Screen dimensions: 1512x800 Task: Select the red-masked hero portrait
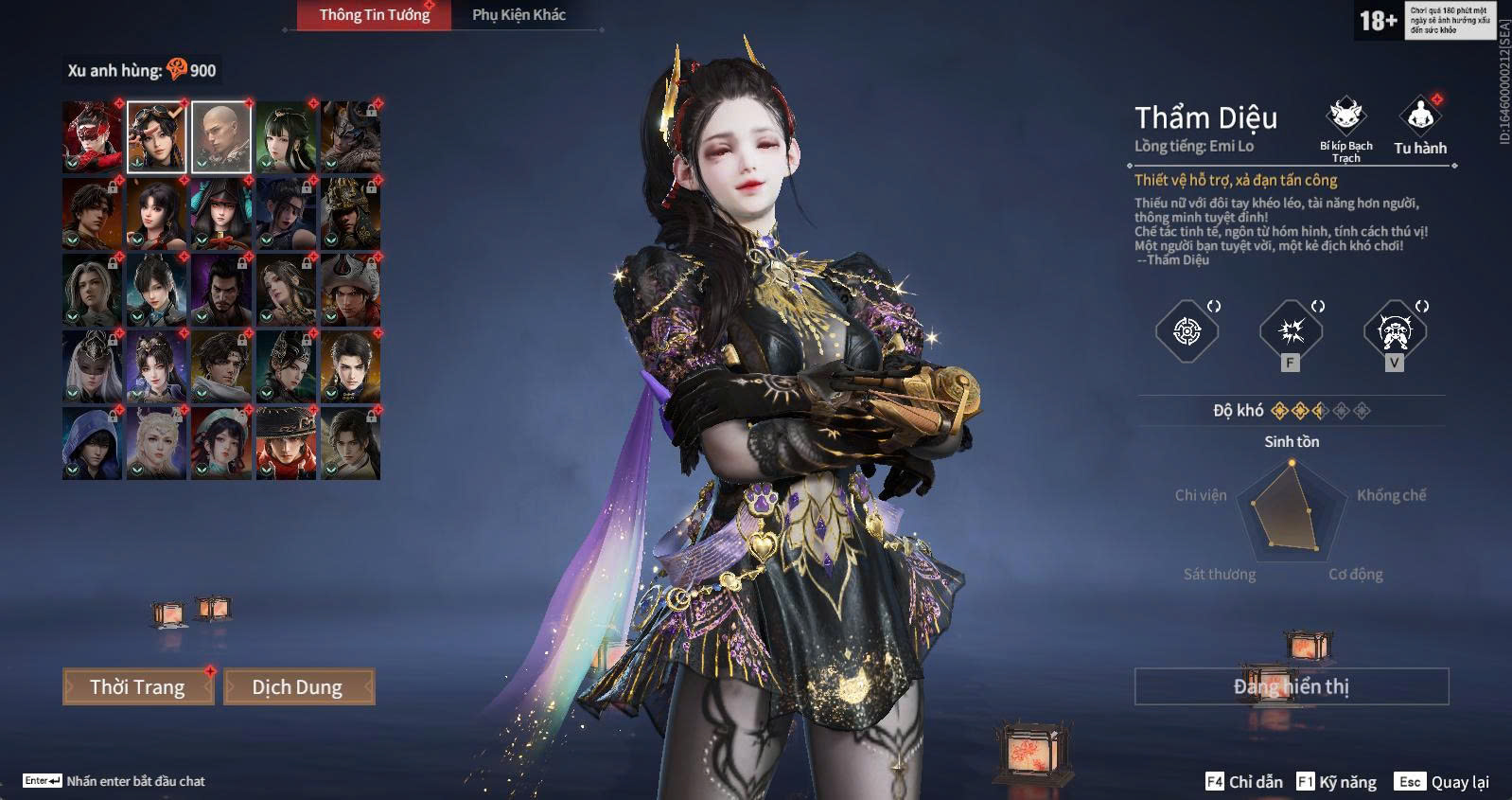point(92,137)
